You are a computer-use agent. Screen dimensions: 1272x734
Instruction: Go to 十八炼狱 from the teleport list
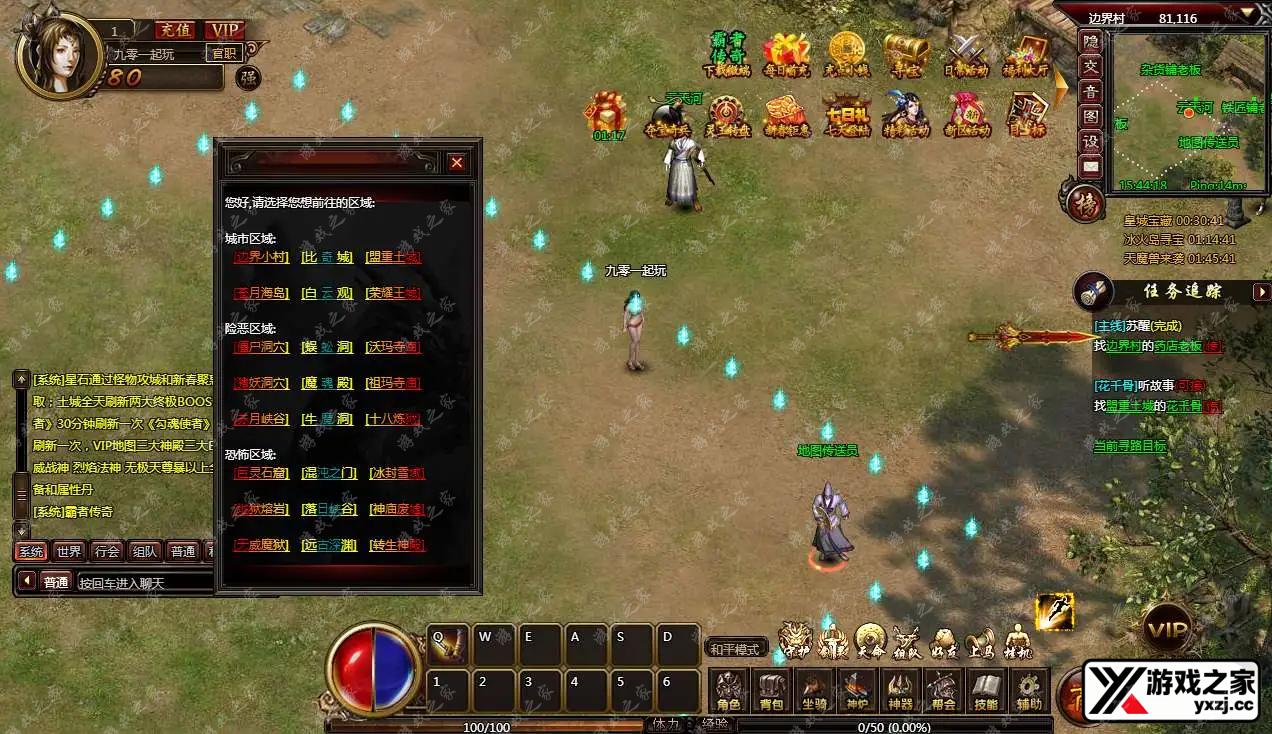pos(393,419)
